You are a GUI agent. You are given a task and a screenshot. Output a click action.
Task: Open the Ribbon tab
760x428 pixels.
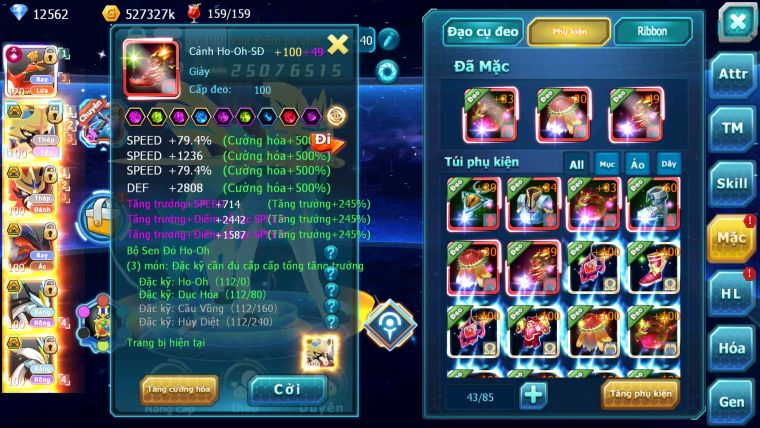pyautogui.click(x=652, y=32)
